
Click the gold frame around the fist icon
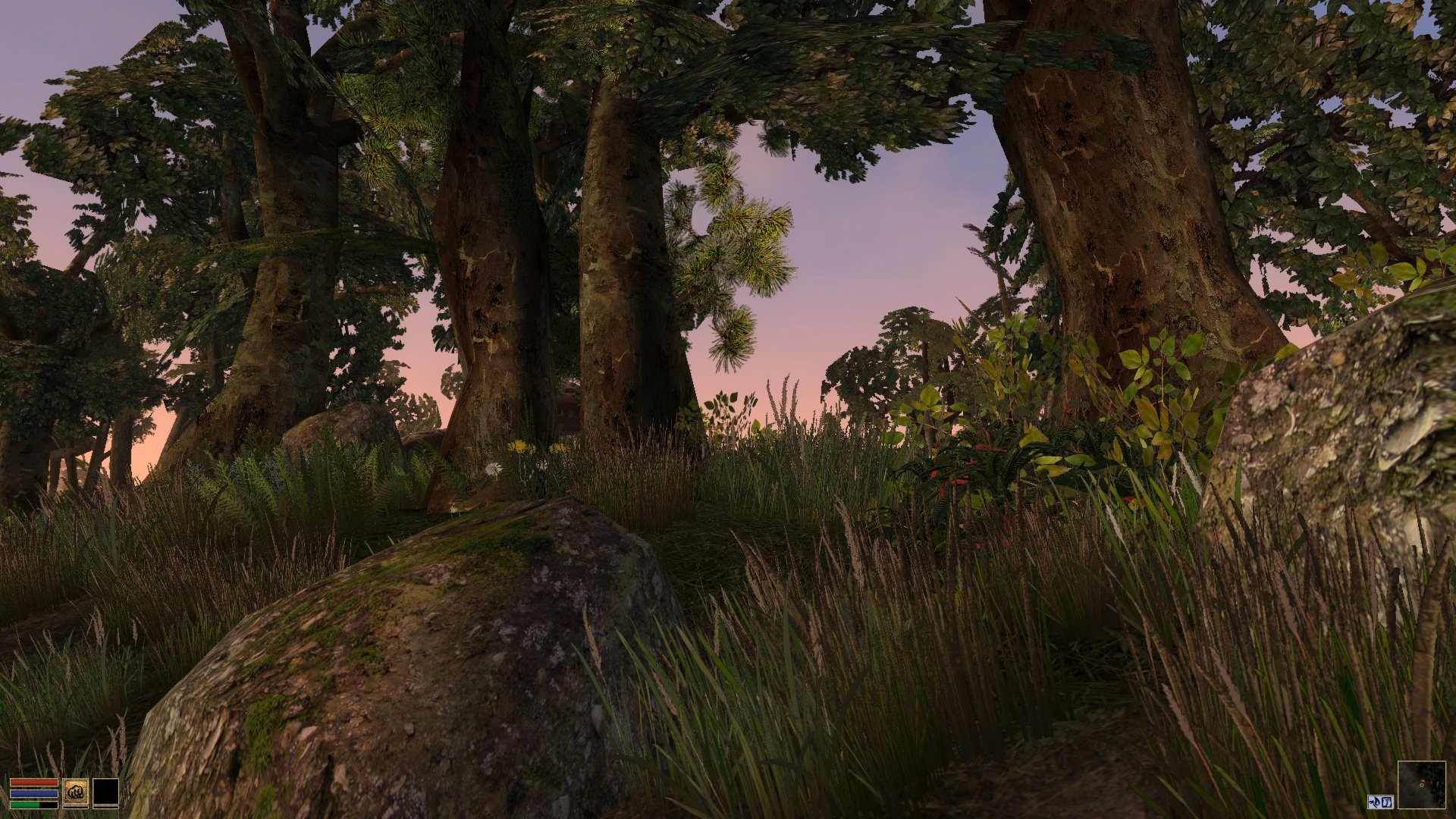76,779
